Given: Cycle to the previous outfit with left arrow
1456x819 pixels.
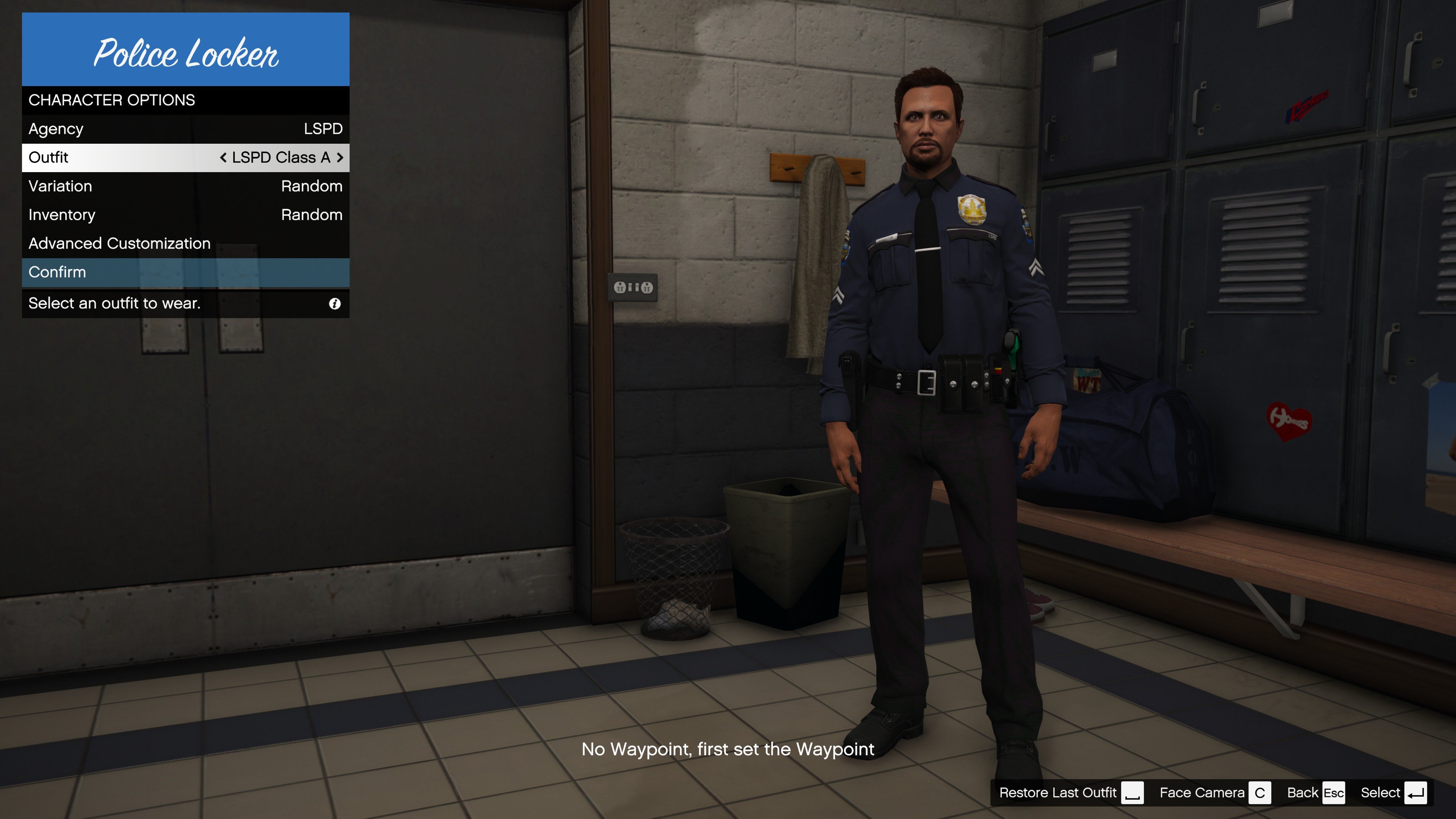Looking at the screenshot, I should (x=223, y=158).
